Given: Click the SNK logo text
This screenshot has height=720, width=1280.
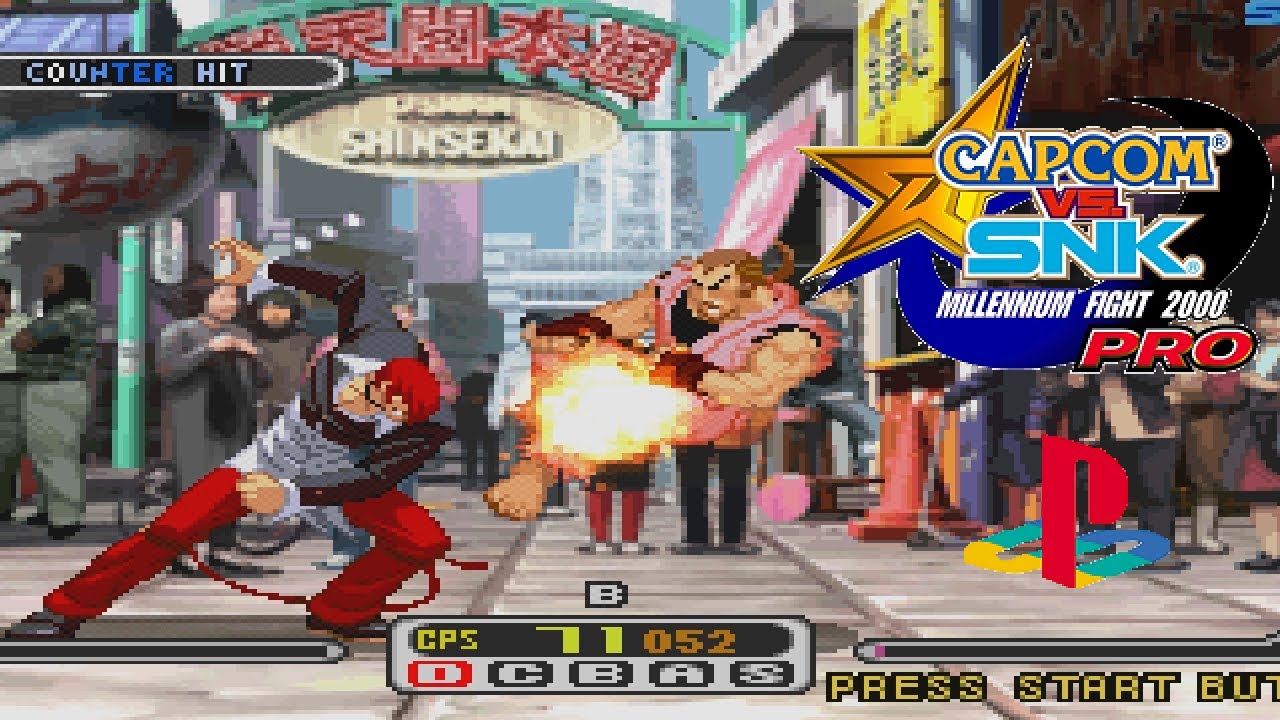Looking at the screenshot, I should click(1085, 245).
